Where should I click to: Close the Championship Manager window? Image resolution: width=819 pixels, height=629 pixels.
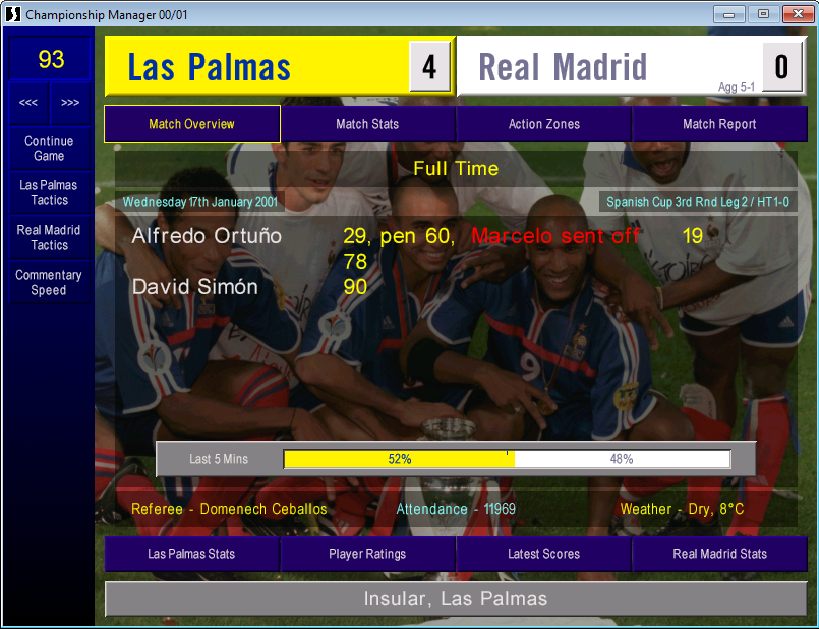point(796,14)
